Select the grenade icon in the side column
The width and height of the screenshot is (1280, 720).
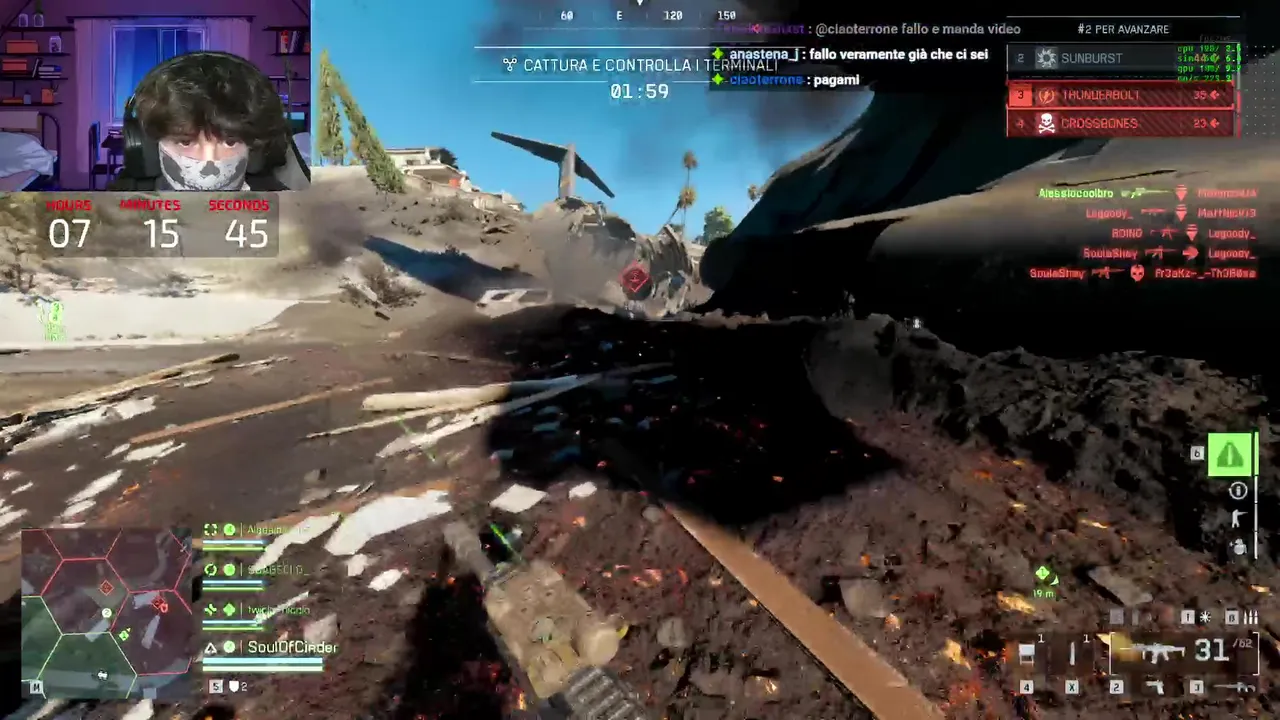pyautogui.click(x=1239, y=546)
